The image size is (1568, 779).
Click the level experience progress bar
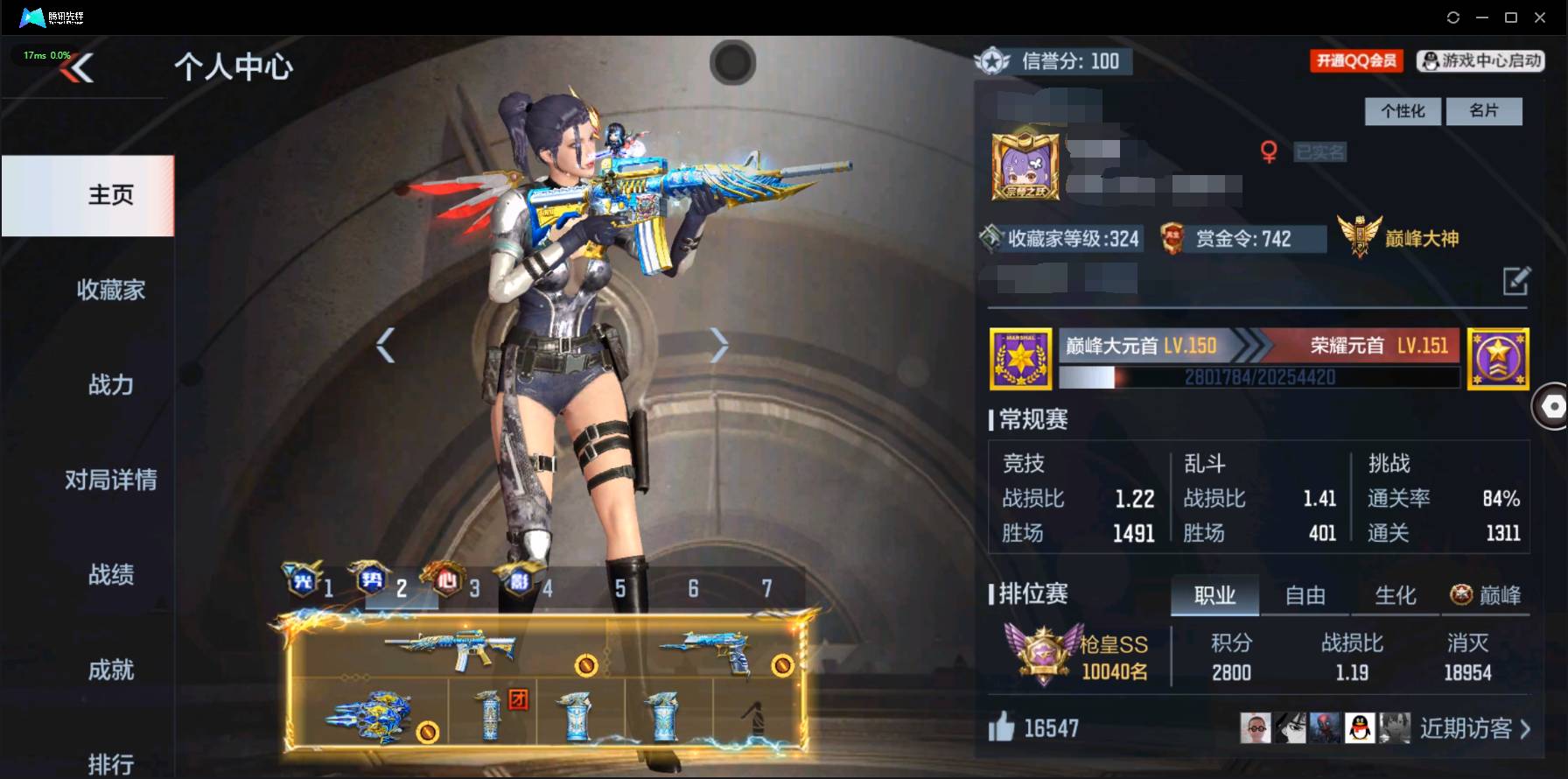[1257, 378]
